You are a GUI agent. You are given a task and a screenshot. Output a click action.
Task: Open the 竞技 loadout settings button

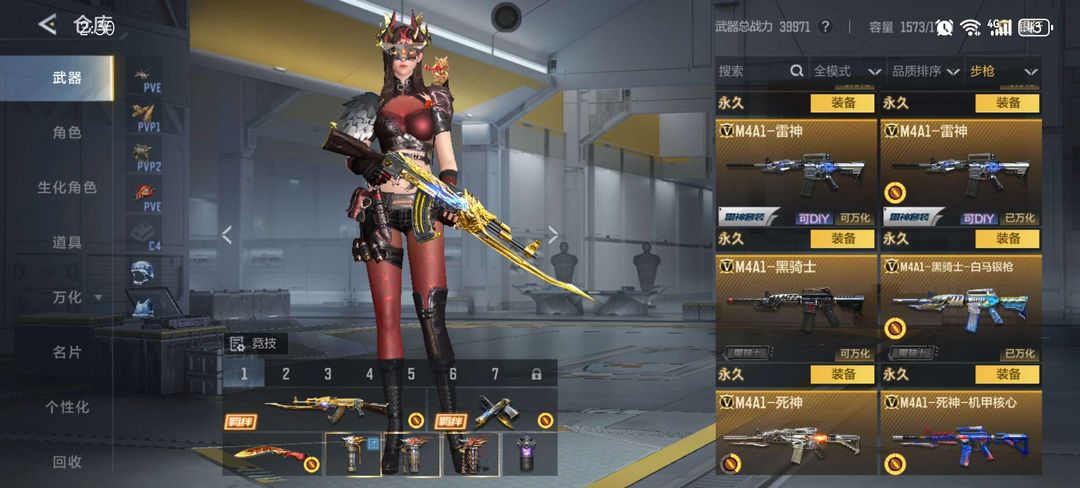(x=259, y=344)
